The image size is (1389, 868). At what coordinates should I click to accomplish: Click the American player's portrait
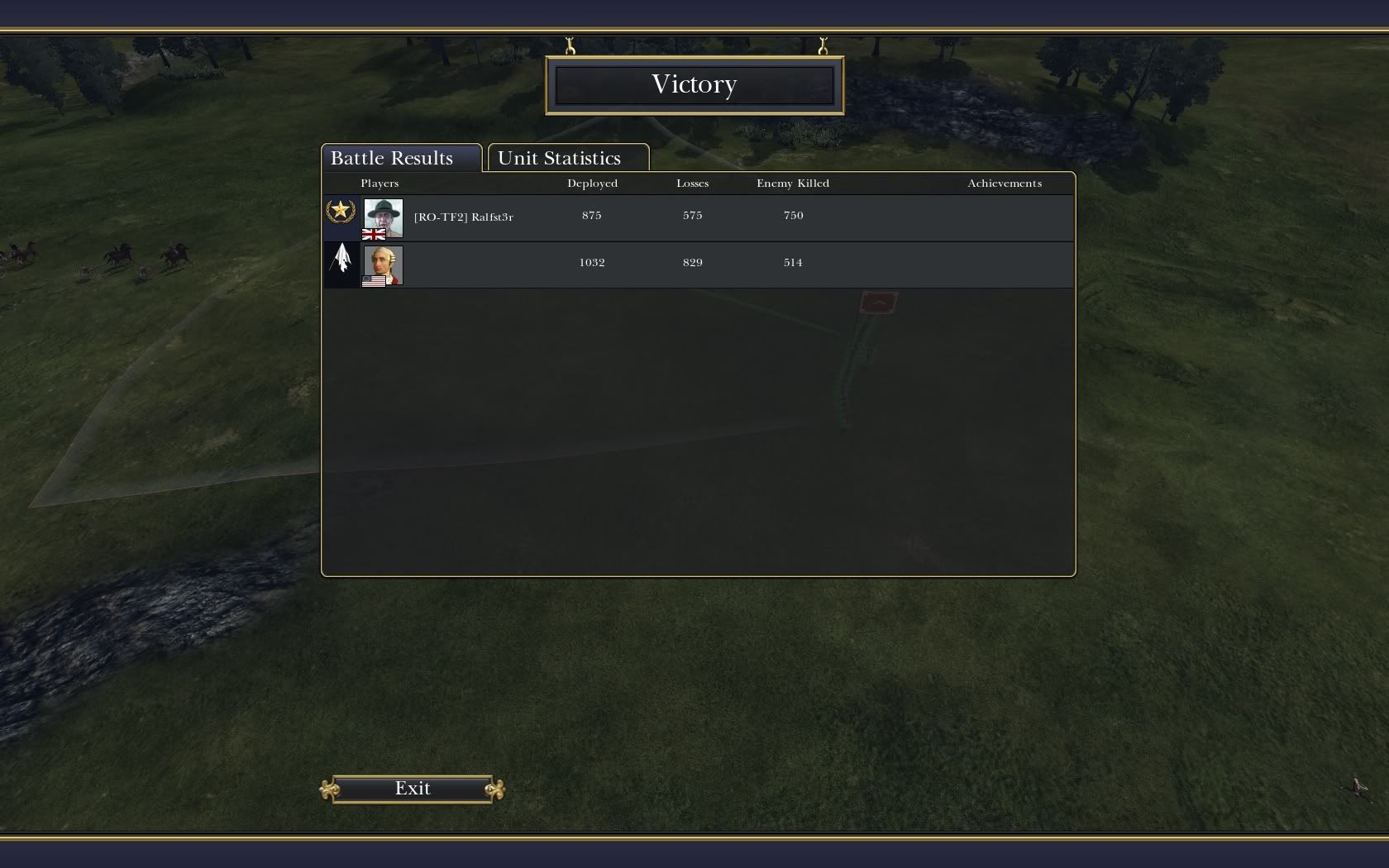pyautogui.click(x=383, y=265)
